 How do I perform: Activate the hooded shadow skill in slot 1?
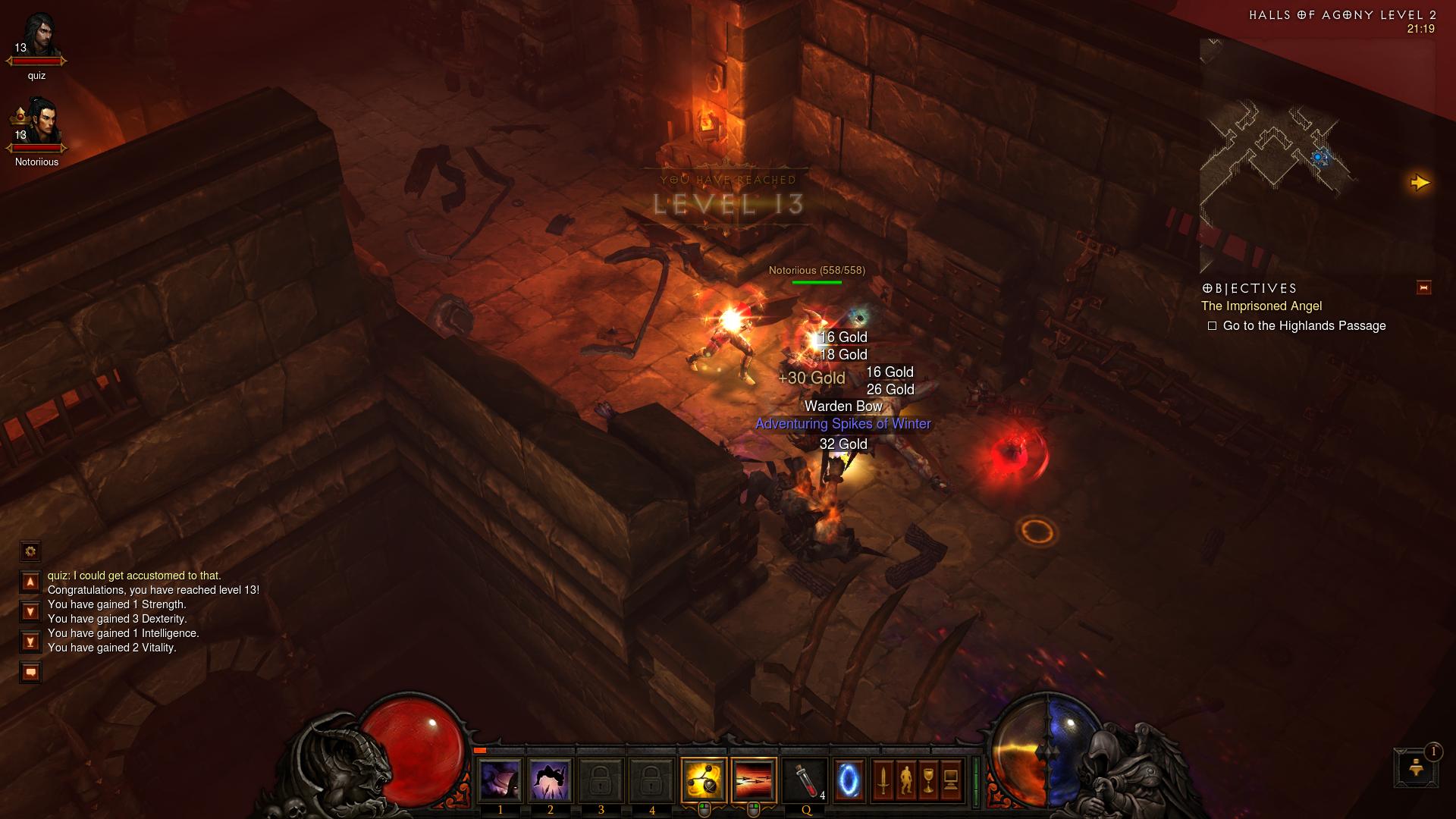[500, 780]
